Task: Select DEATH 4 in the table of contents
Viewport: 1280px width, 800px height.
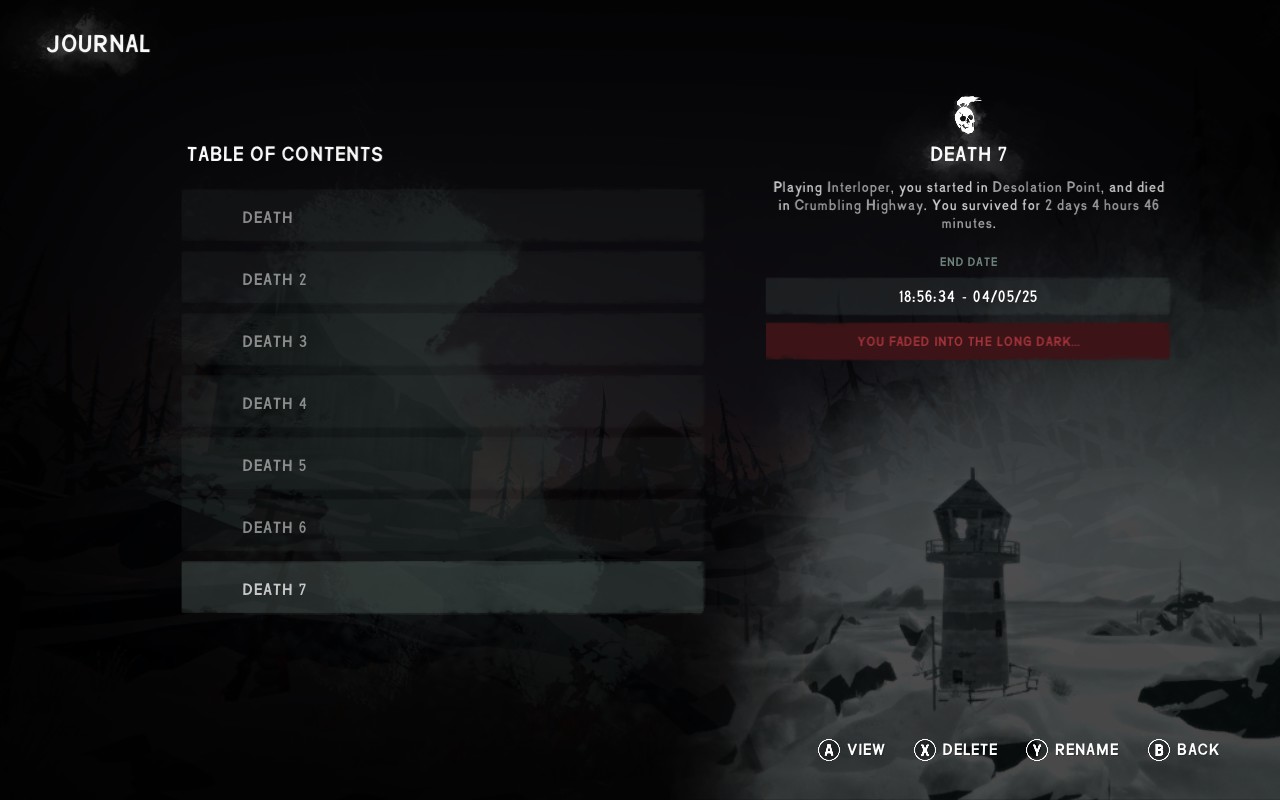Action: click(x=442, y=403)
